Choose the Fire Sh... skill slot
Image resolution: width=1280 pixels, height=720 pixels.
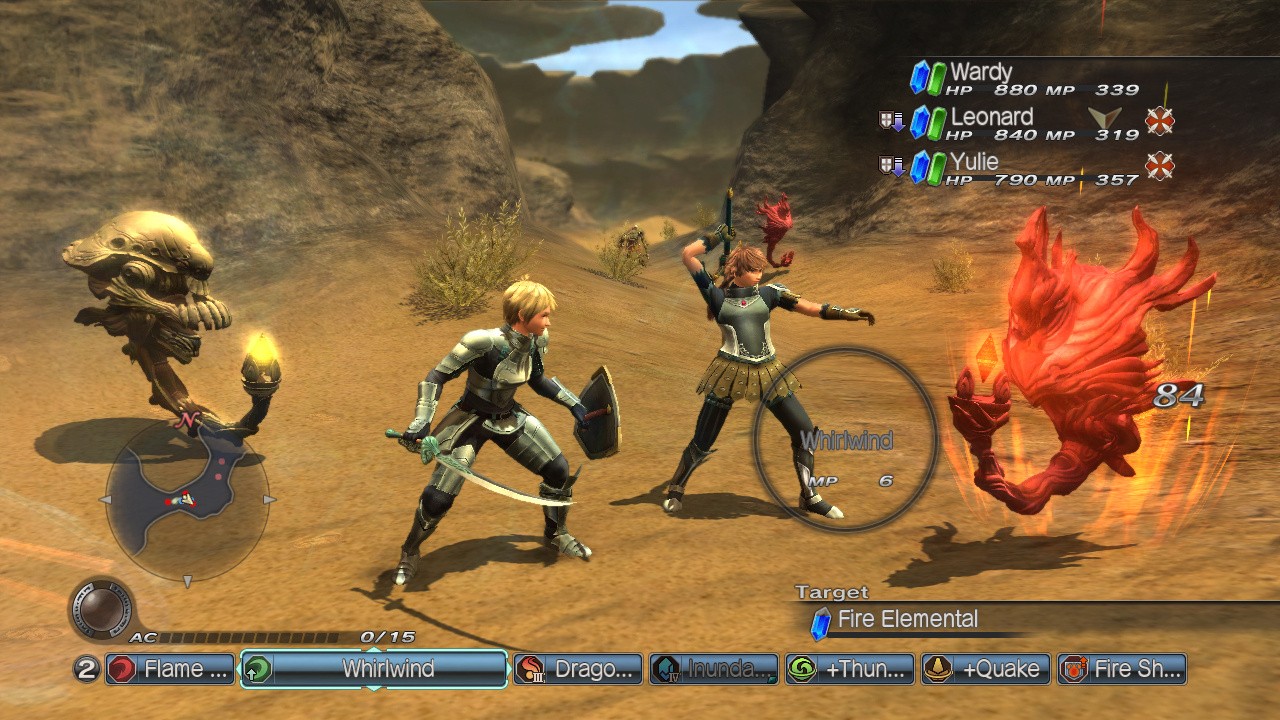coord(1122,669)
